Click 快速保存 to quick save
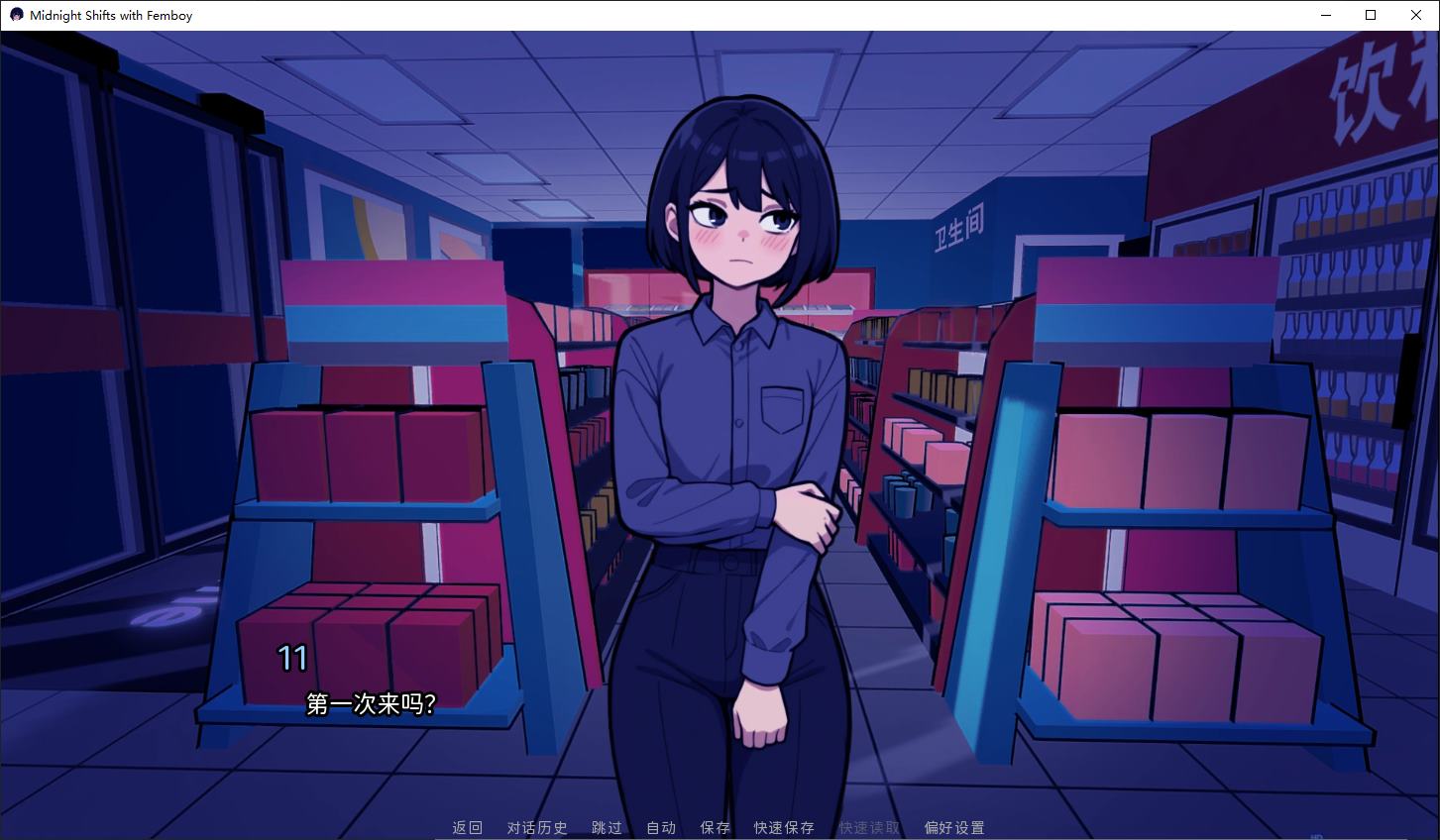Viewport: 1440px width, 840px height. (782, 827)
